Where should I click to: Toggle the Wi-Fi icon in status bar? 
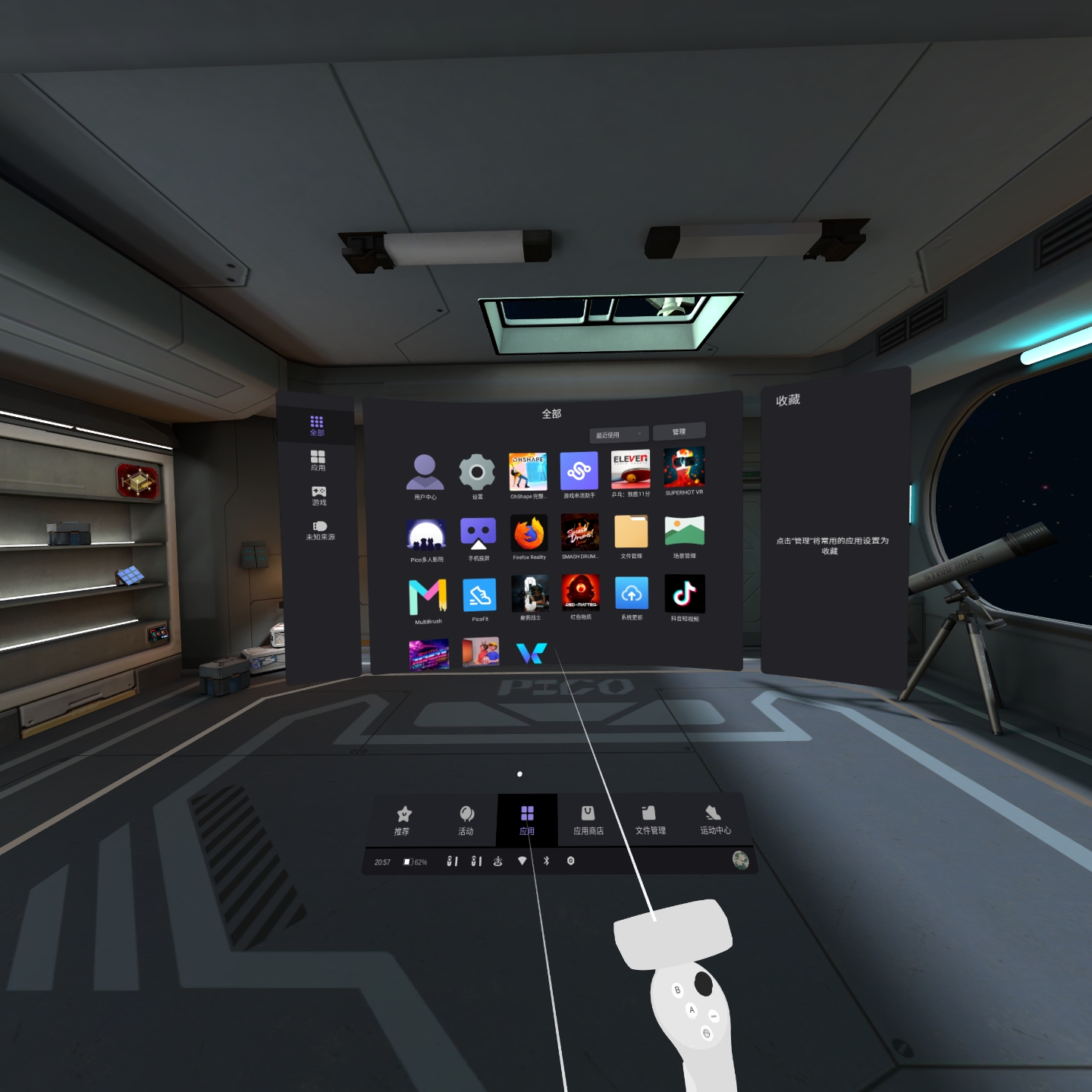(x=522, y=861)
